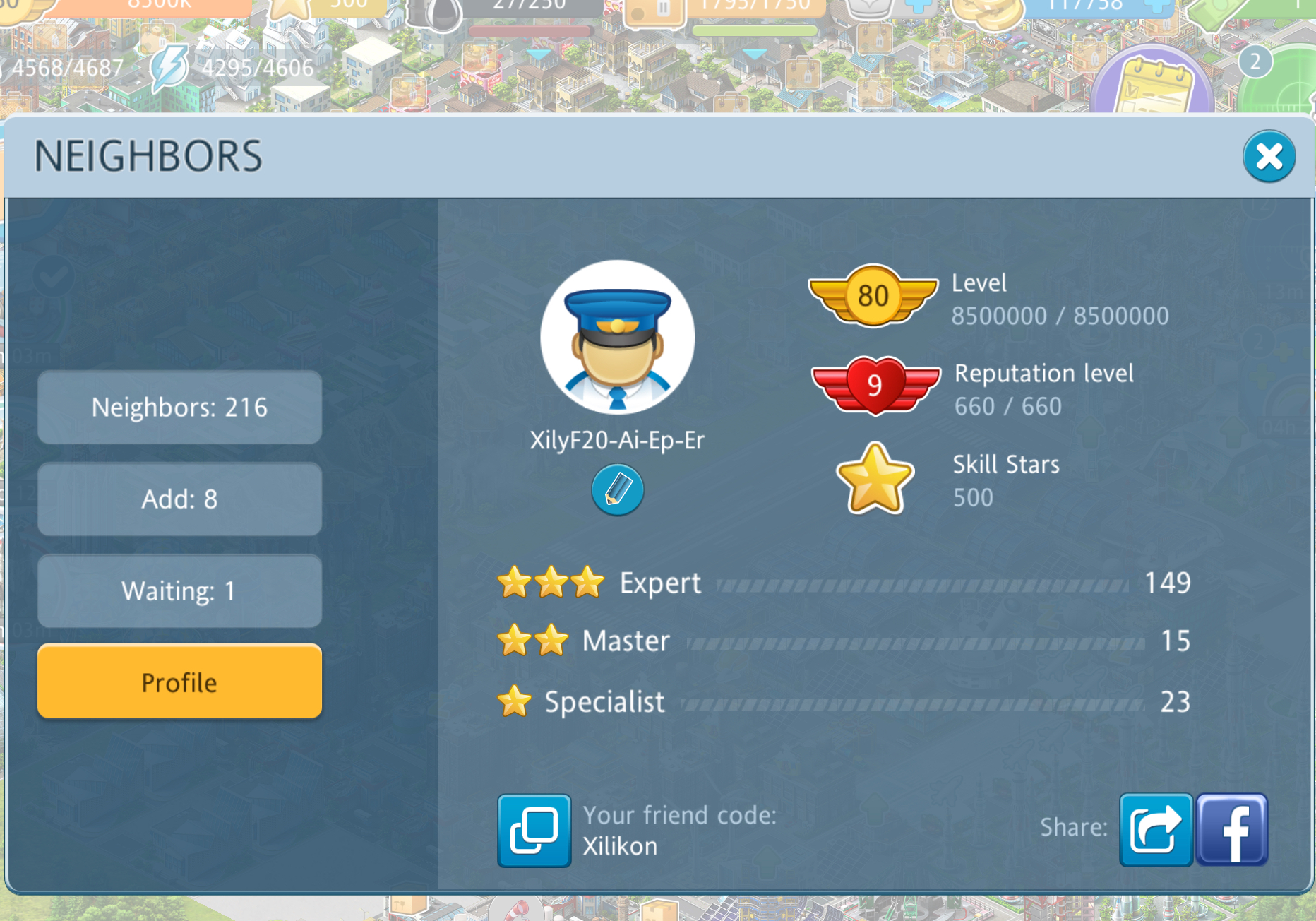The image size is (1316, 921).
Task: Open the Neighbors: 216 list
Action: 179,408
